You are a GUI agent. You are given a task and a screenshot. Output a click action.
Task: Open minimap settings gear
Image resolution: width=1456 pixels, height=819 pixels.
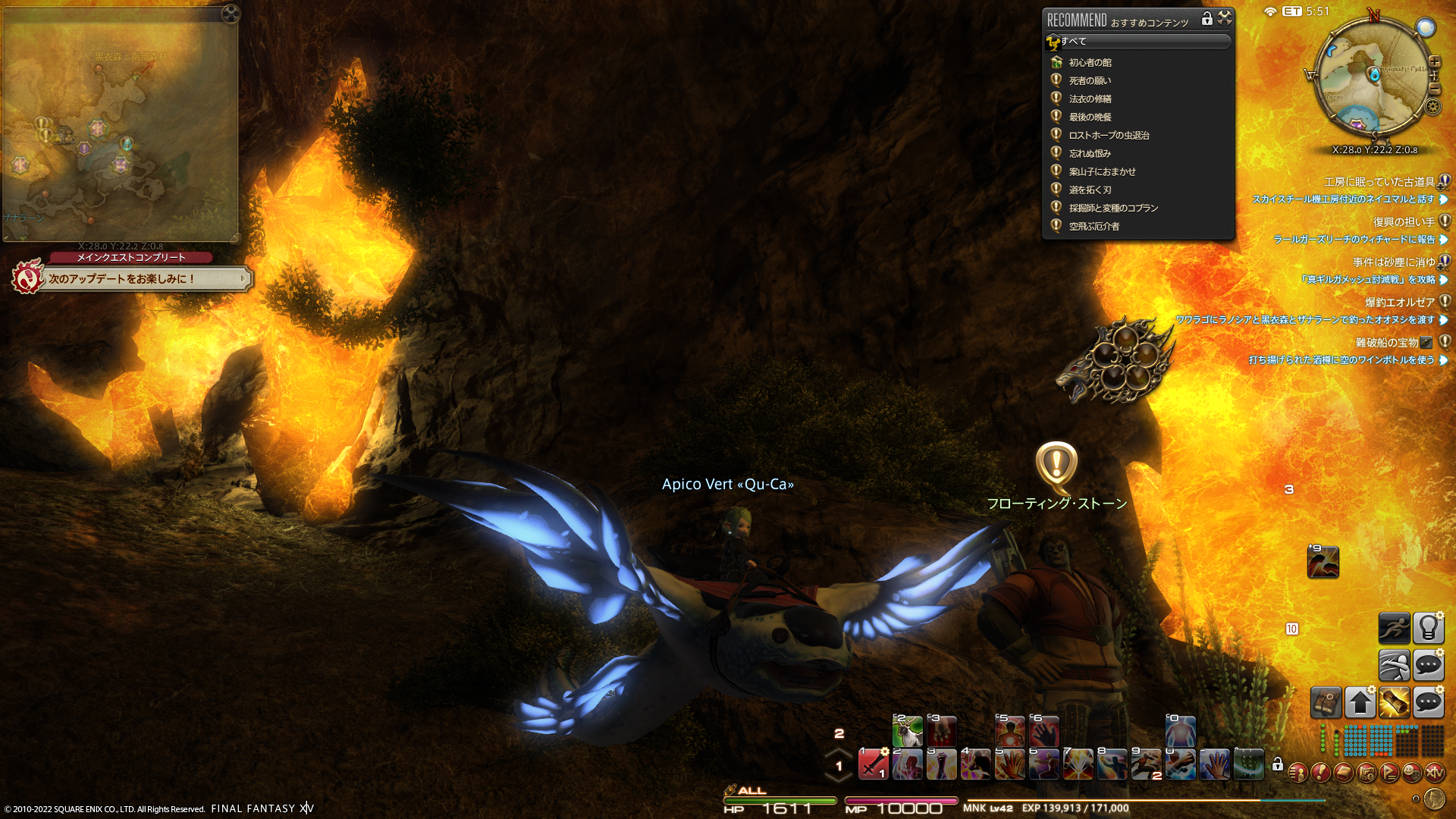(1432, 107)
